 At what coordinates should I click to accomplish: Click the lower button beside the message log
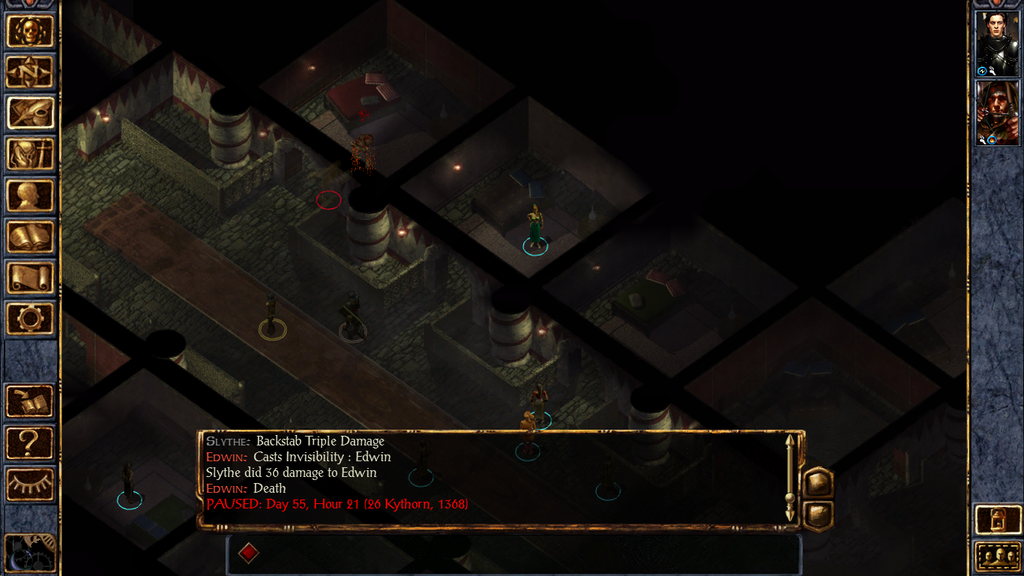(818, 514)
